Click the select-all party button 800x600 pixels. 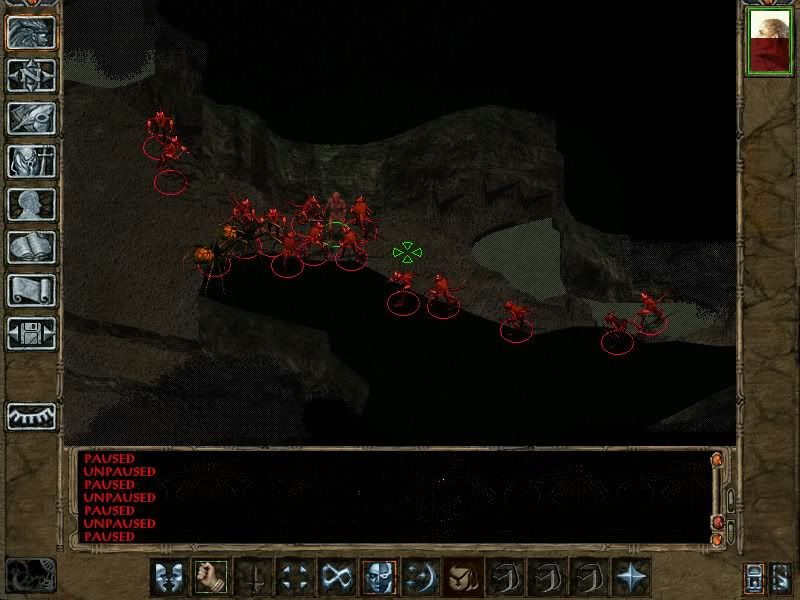[x=781, y=578]
